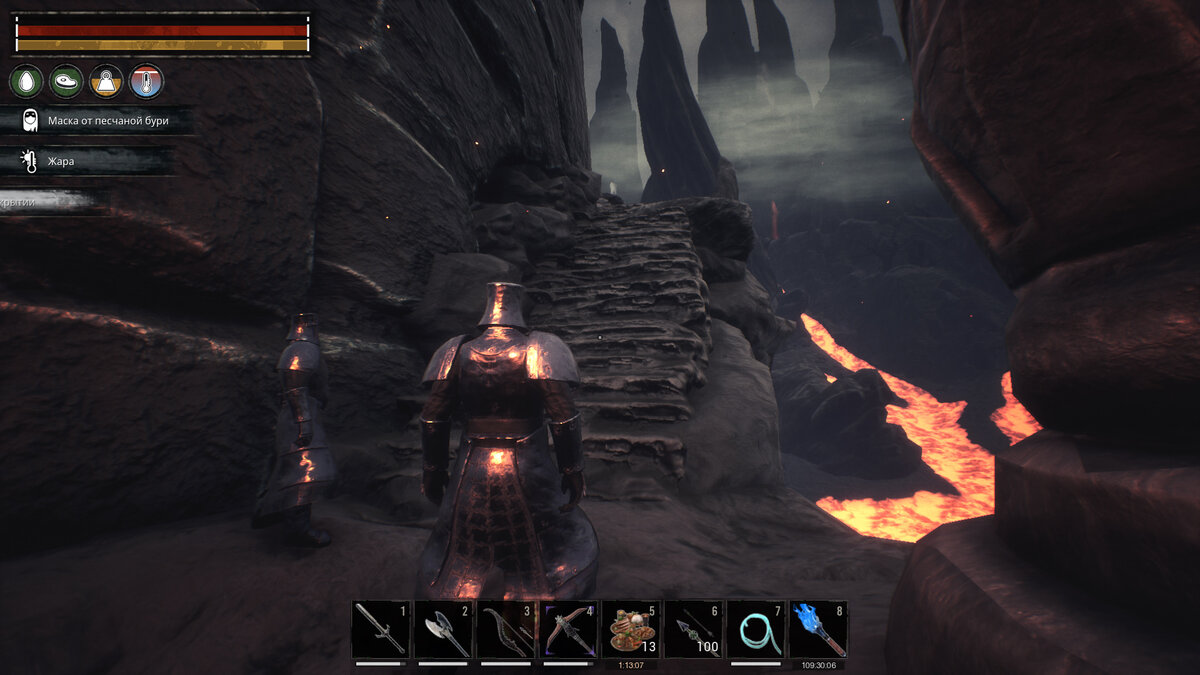1200x675 pixels.
Task: Select the crossbow in slot 4
Action: (568, 629)
